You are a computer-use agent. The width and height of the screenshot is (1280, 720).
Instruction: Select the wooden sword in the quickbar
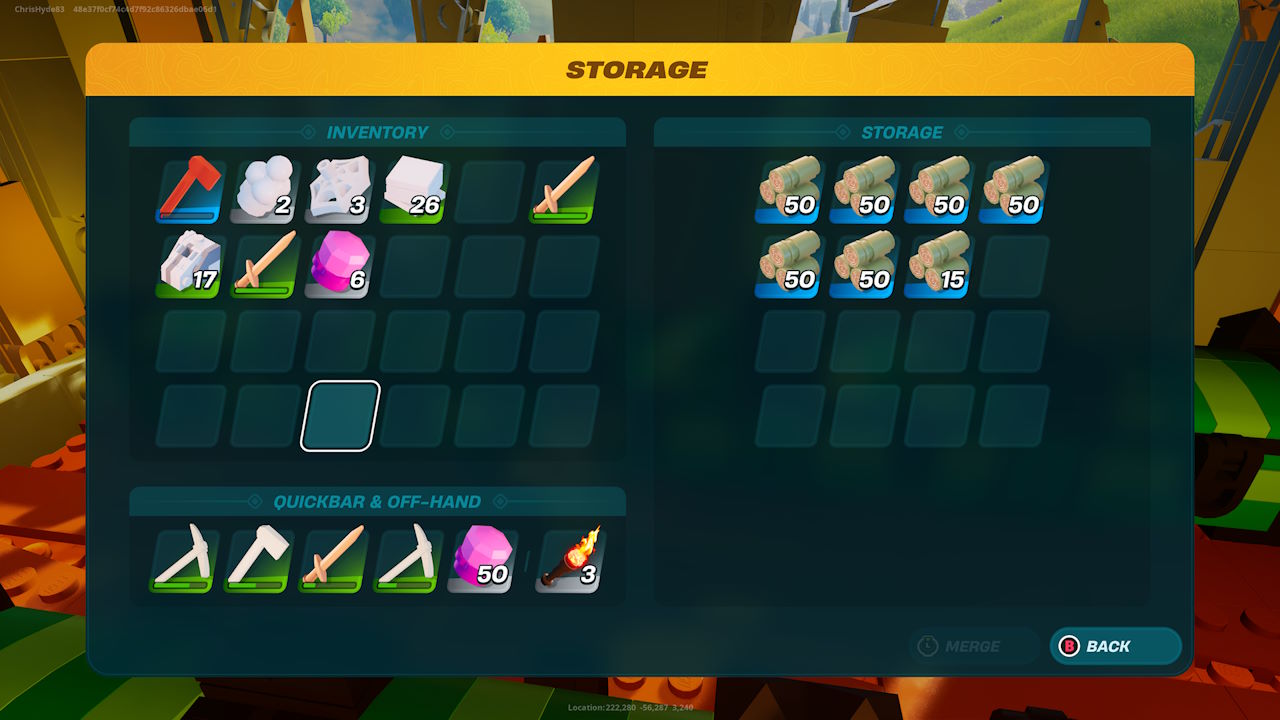[332, 561]
